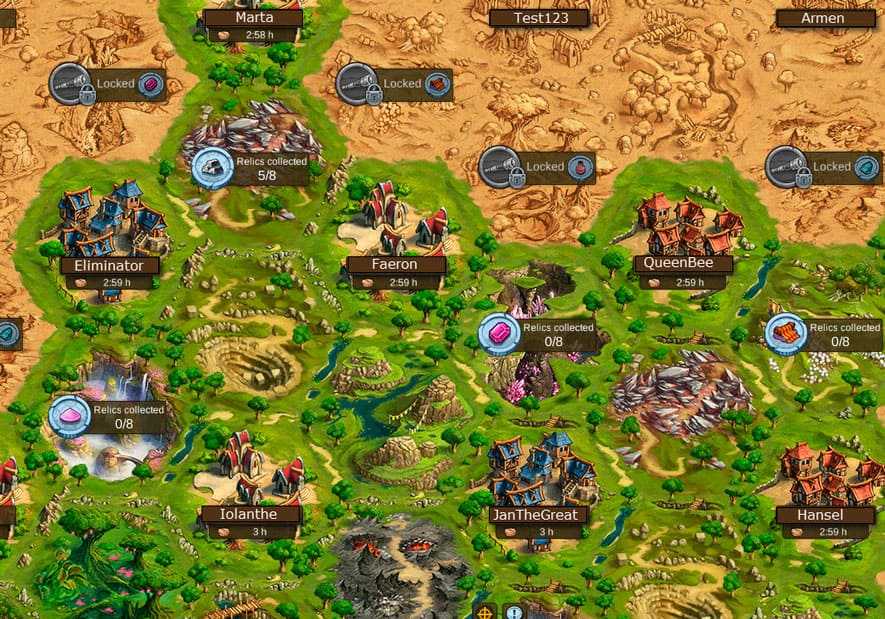
Task: Select Marta's city label
Action: pyautogui.click(x=253, y=18)
